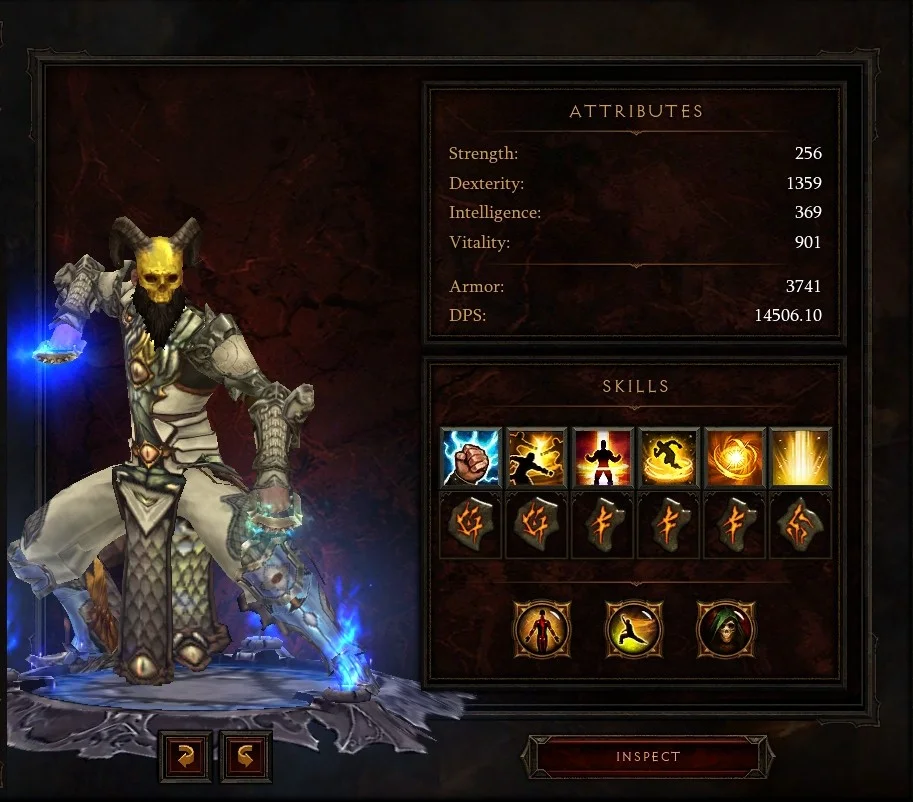
Task: Pick the running figure with golden swirl skill
Action: [668, 458]
